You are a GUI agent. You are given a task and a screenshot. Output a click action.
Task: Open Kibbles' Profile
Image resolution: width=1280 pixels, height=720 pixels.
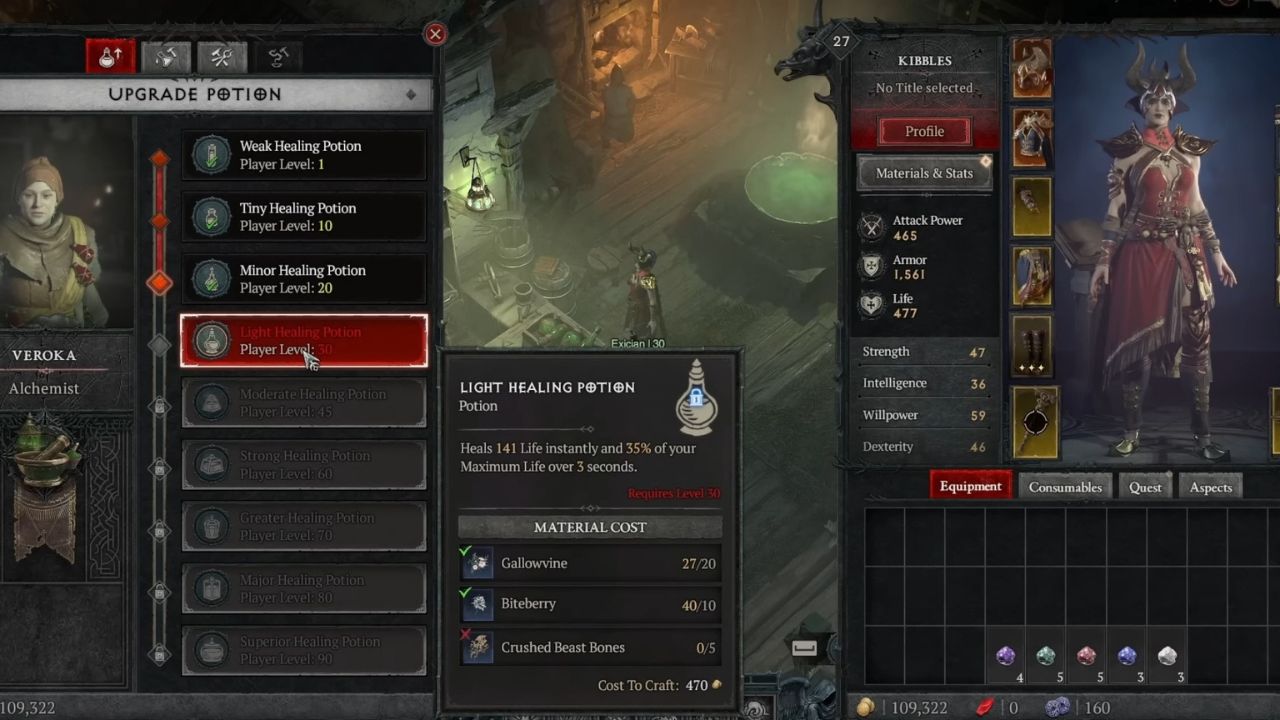pyautogui.click(x=923, y=131)
